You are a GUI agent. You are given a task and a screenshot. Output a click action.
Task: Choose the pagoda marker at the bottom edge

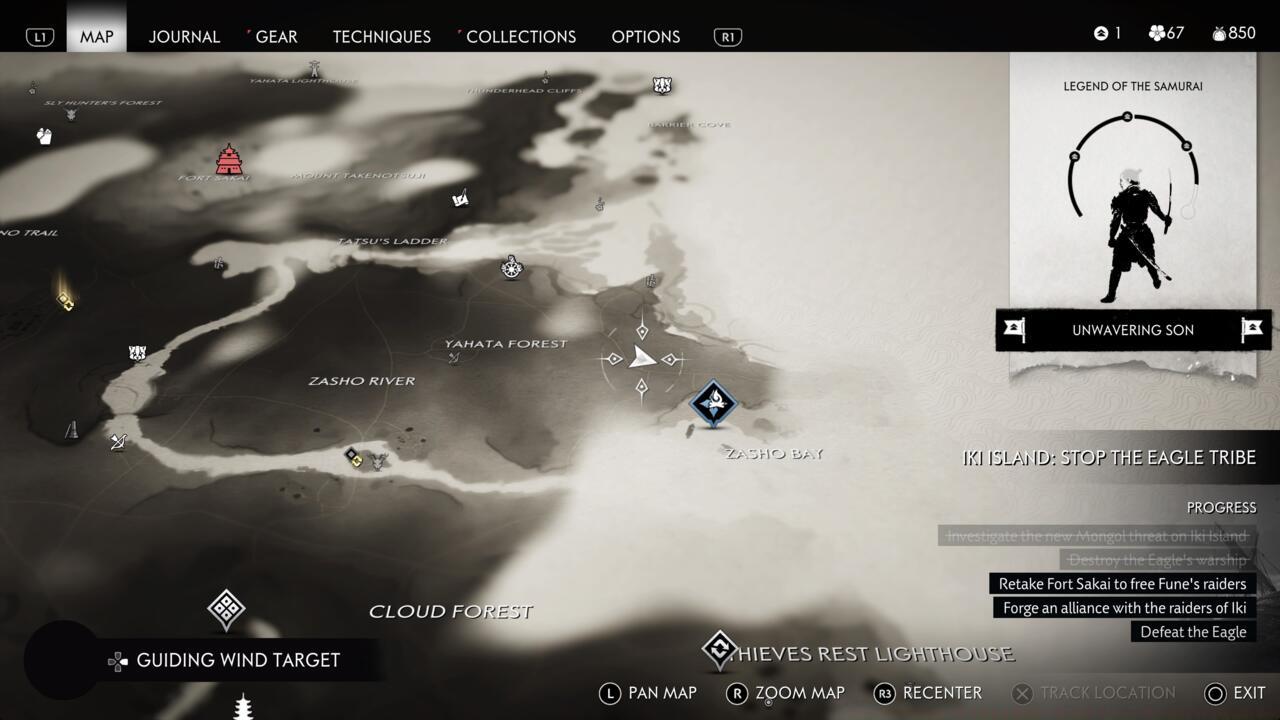point(242,707)
